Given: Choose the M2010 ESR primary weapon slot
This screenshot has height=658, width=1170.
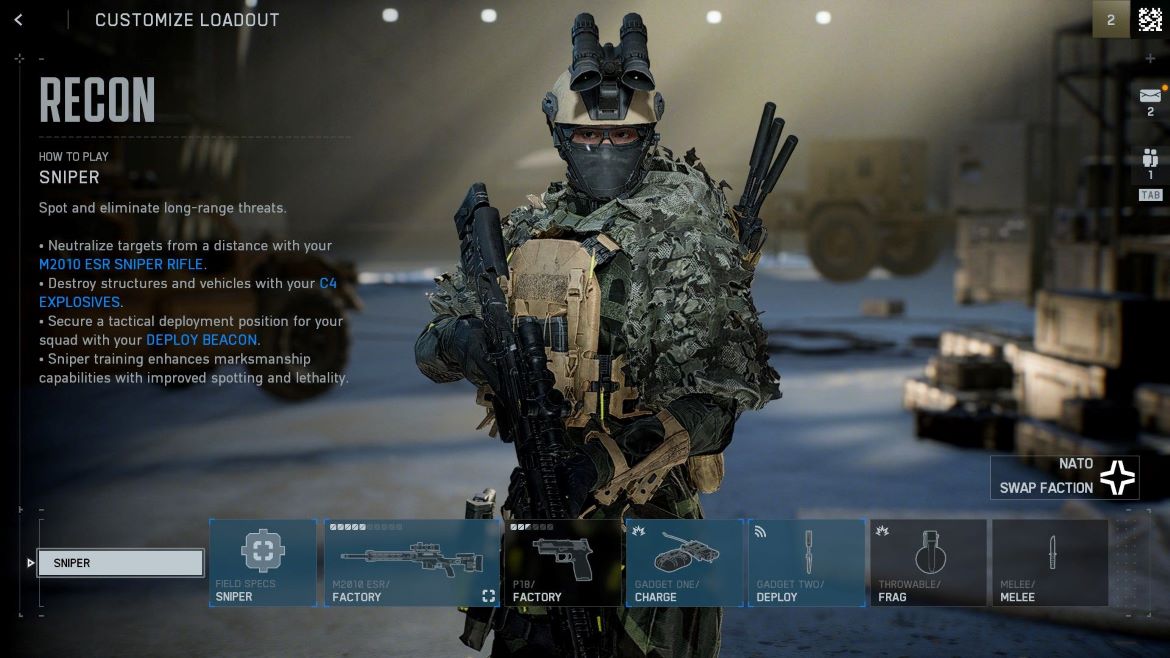Looking at the screenshot, I should [x=411, y=562].
